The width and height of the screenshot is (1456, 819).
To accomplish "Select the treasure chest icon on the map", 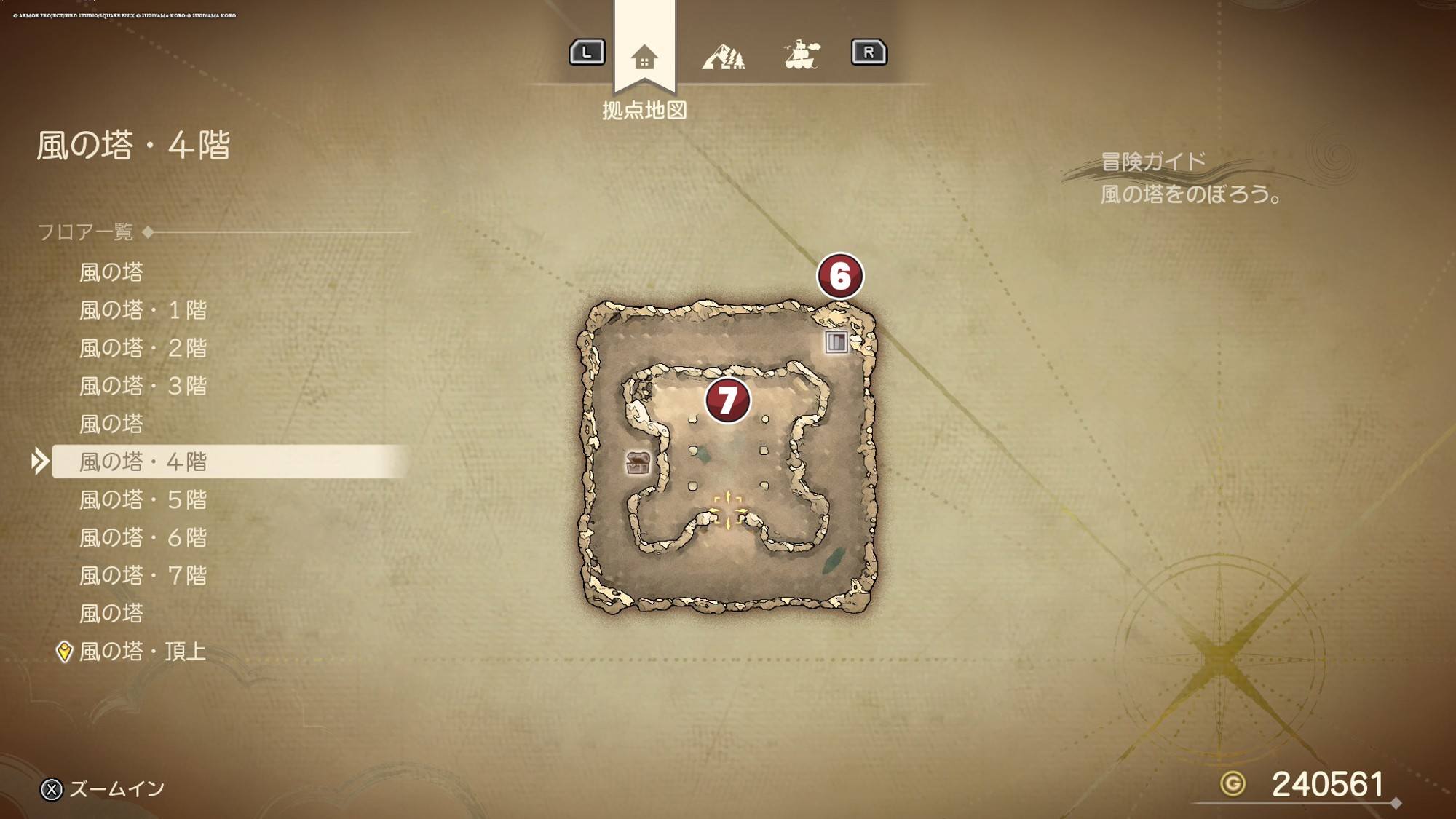I will click(x=638, y=462).
